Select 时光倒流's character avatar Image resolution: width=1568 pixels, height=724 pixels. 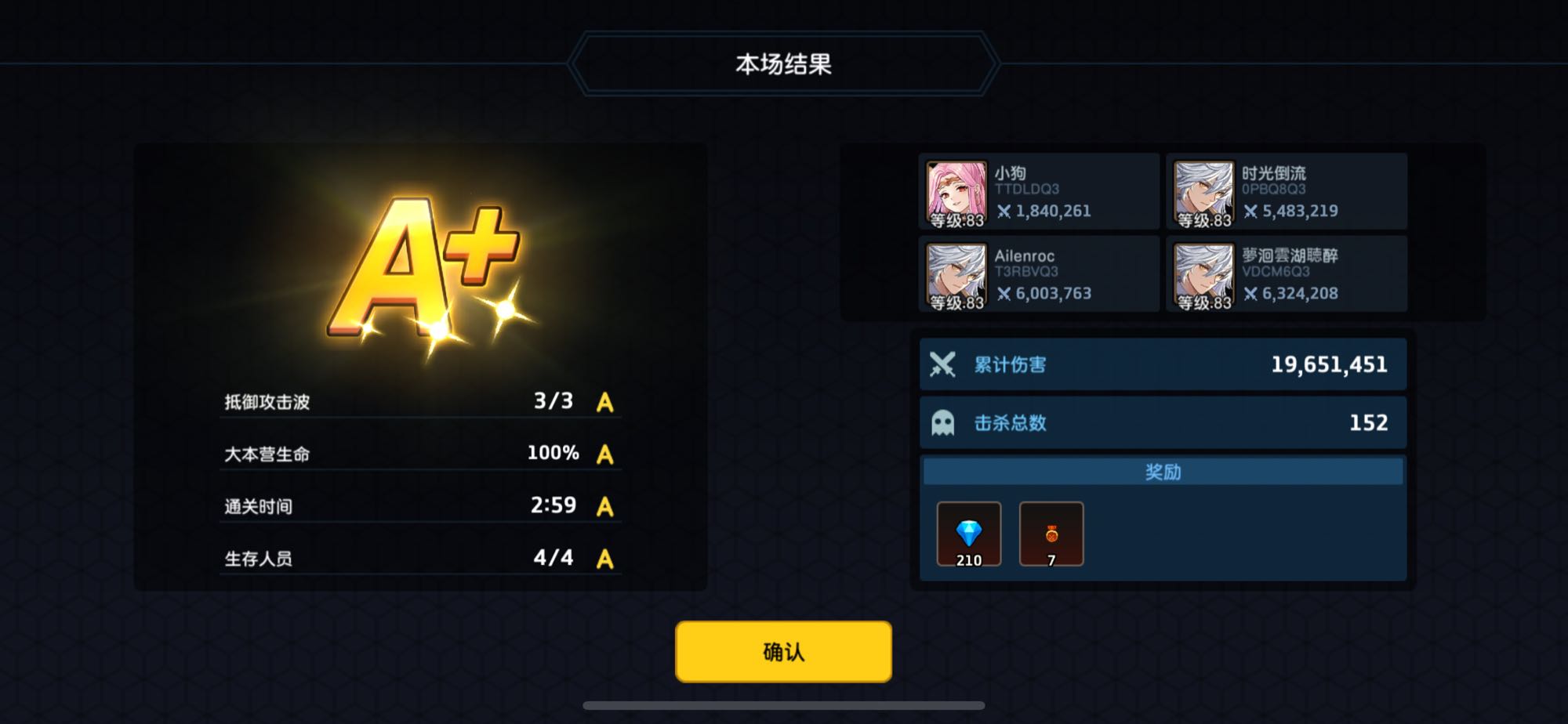[1203, 190]
